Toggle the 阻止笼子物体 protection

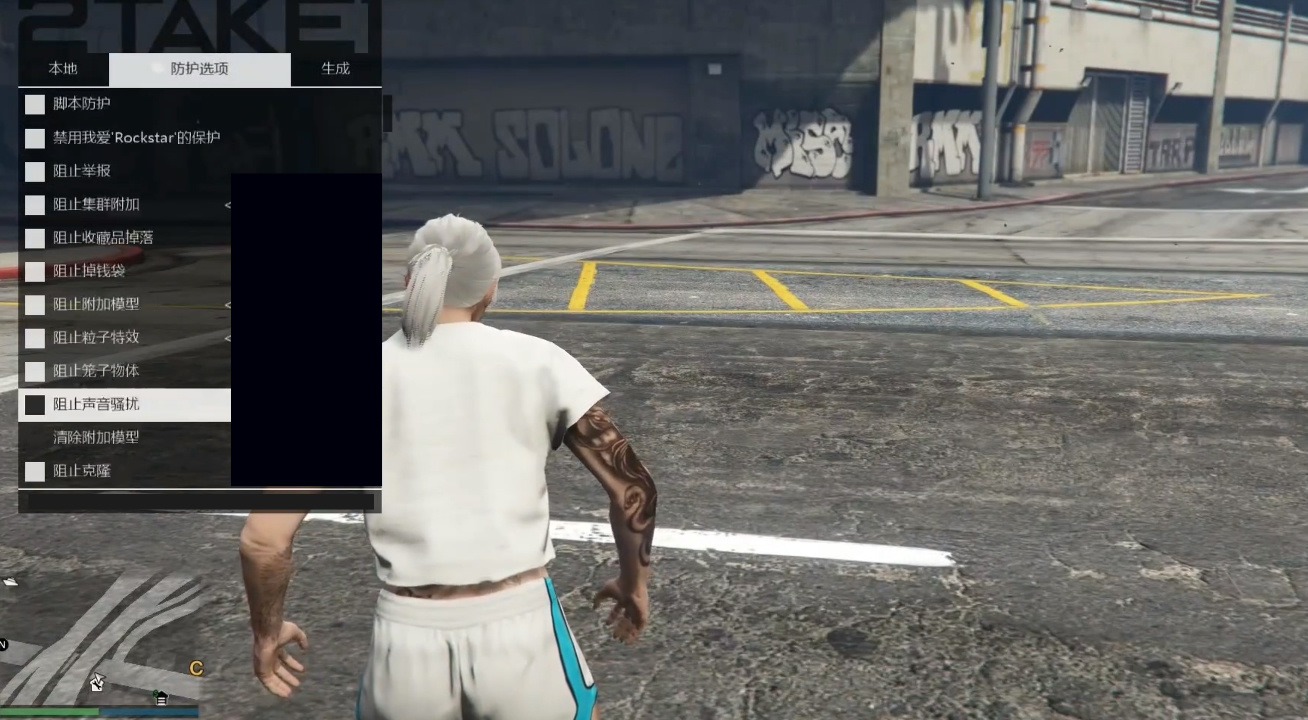35,371
